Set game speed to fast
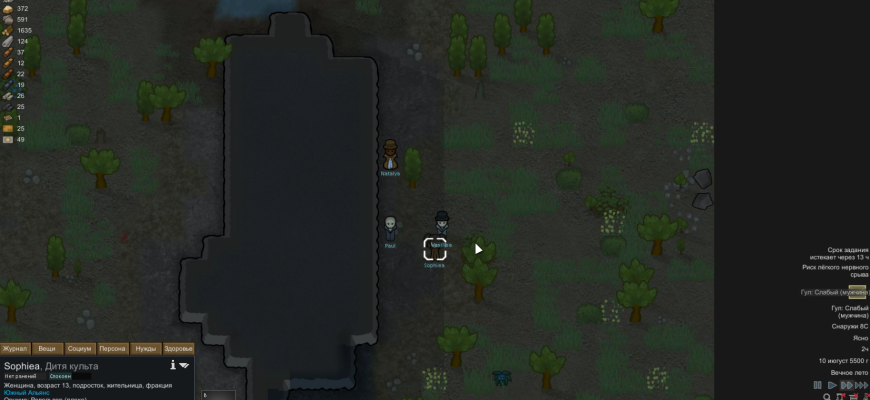Viewport: 870px width, 400px height. [846, 385]
